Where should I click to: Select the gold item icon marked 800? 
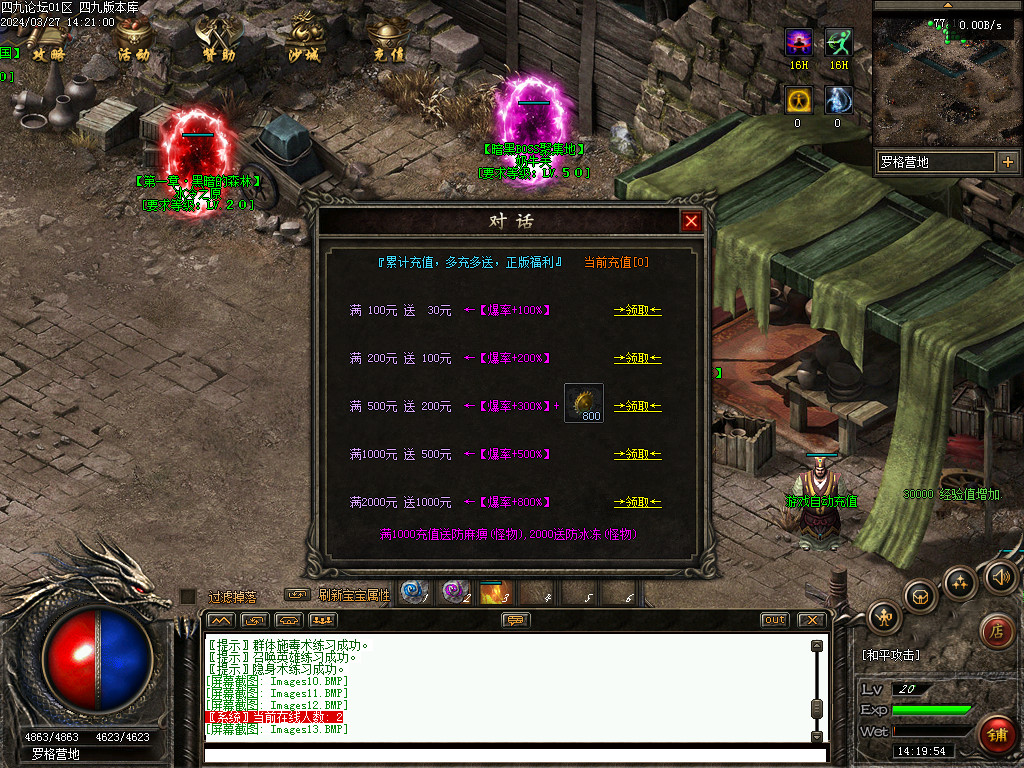click(x=583, y=403)
